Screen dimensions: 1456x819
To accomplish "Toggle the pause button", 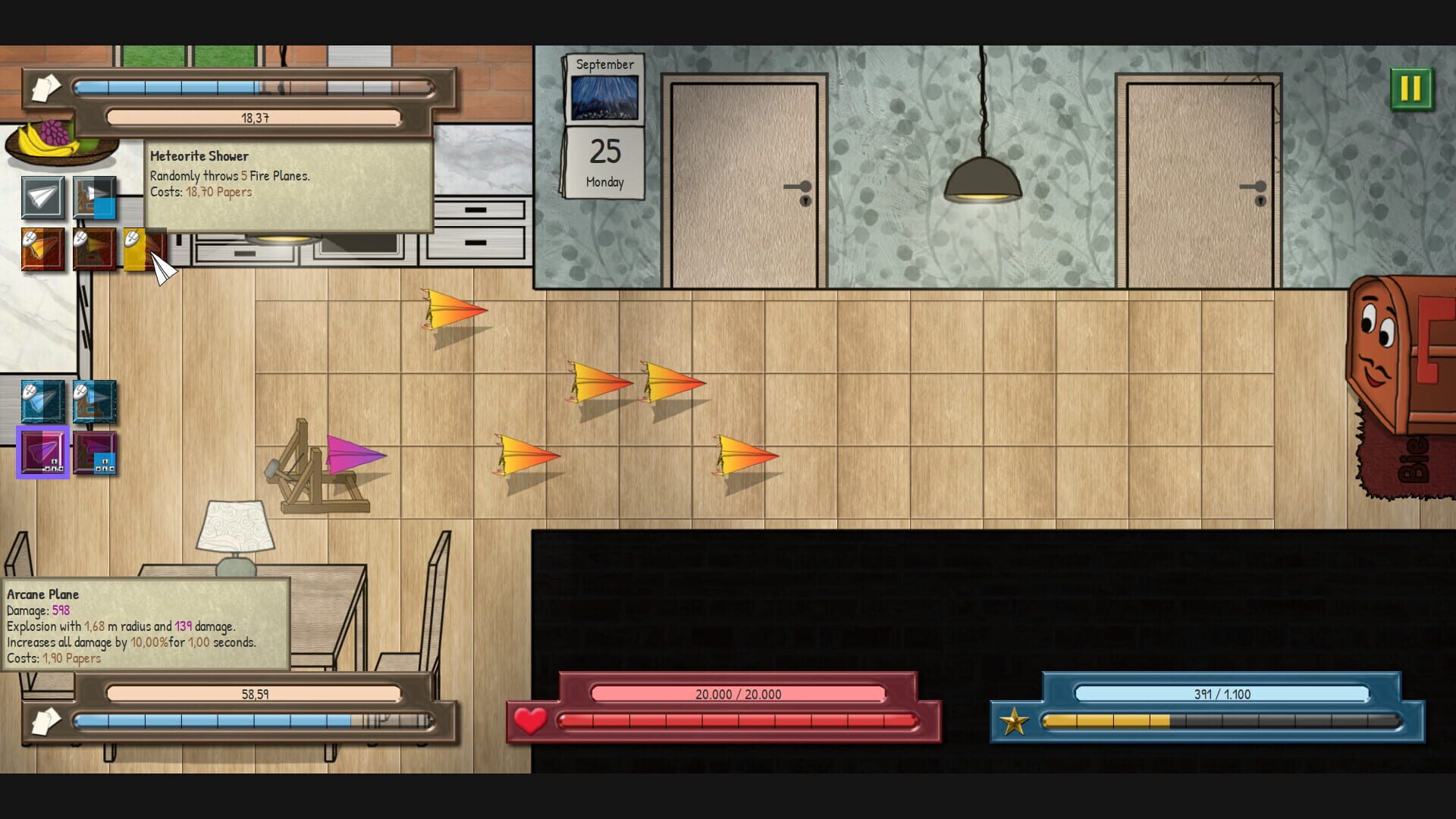I will [x=1412, y=89].
